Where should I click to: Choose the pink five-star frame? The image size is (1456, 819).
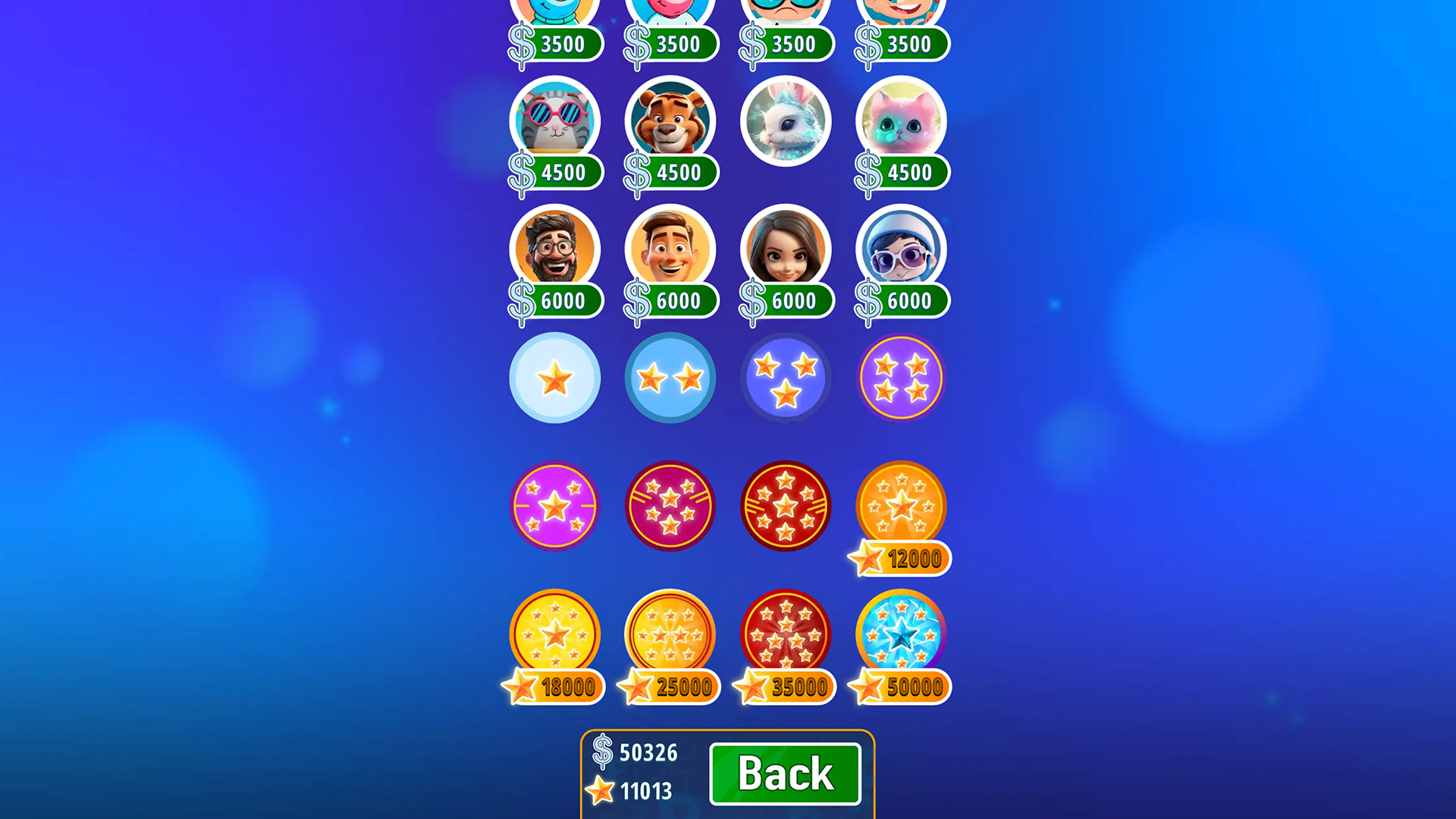(555, 506)
